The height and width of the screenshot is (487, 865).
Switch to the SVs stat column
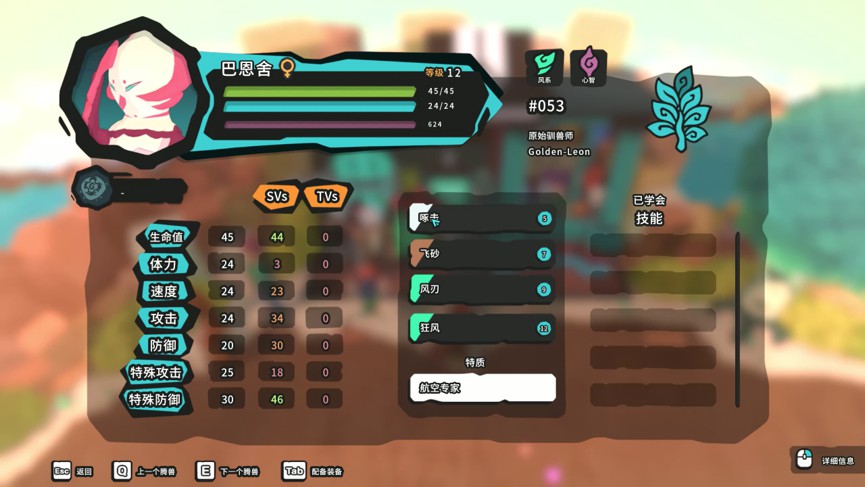276,197
